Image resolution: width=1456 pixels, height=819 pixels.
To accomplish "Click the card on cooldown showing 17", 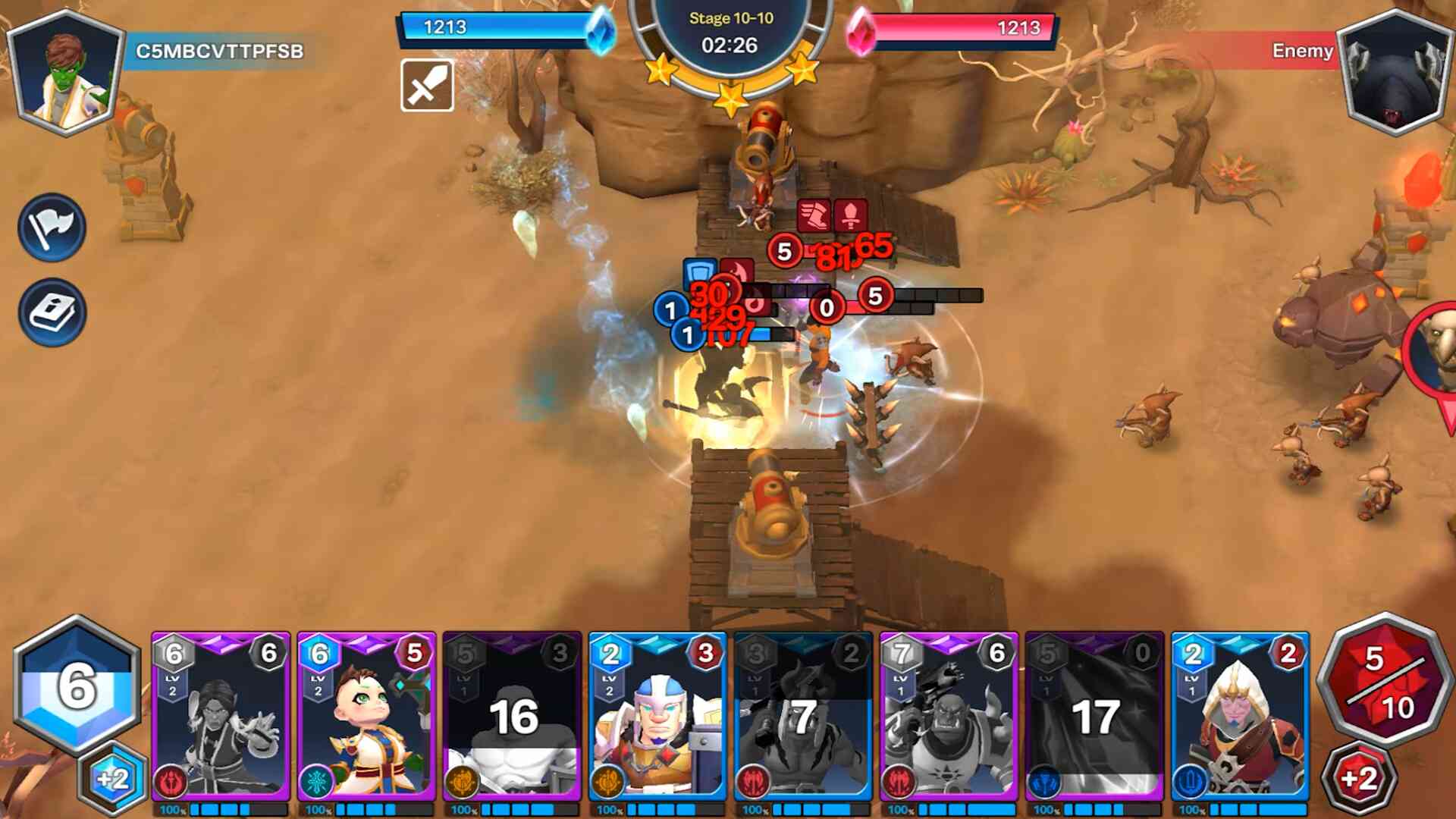I will point(1094,717).
